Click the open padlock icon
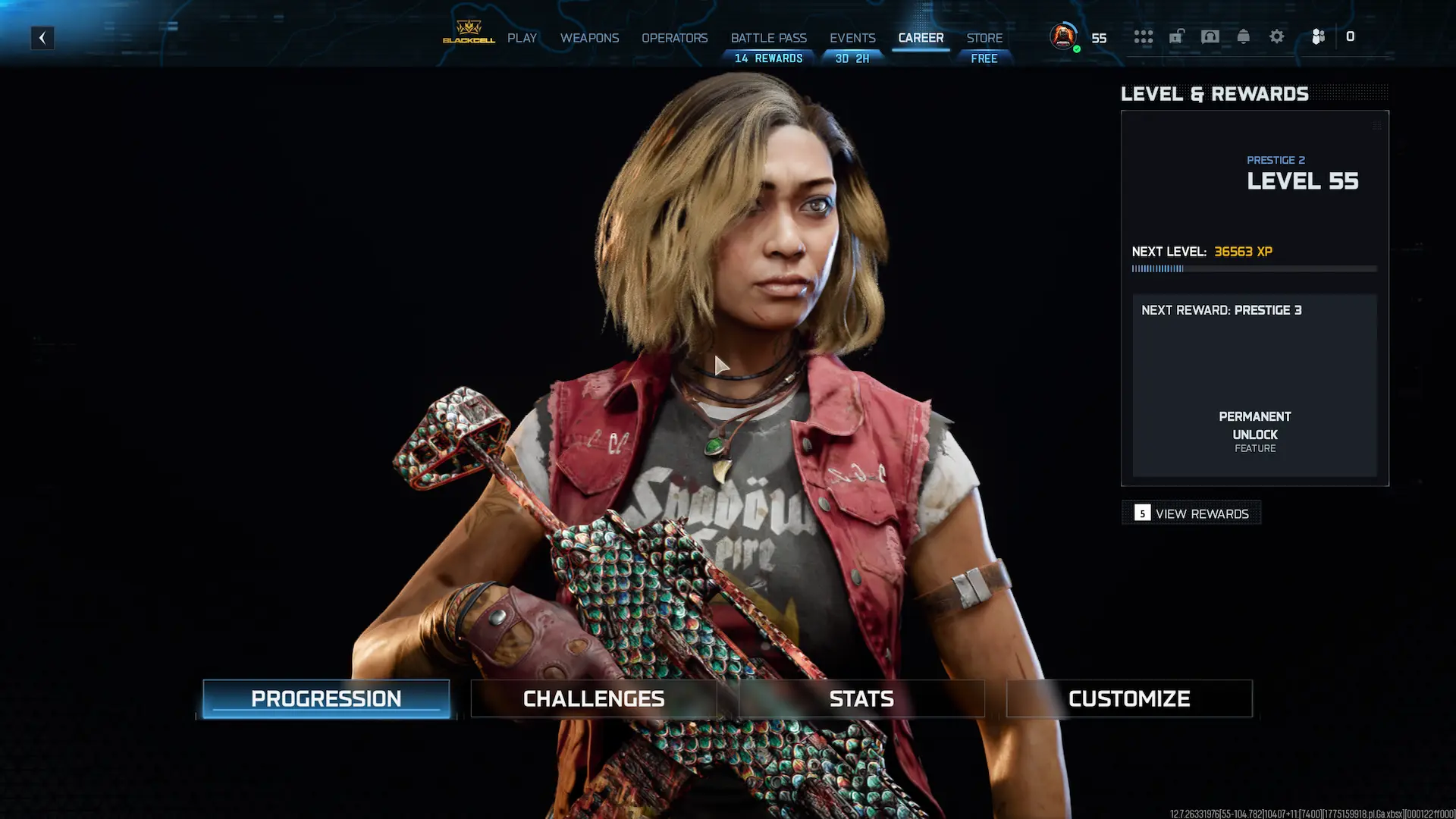This screenshot has height=819, width=1456. click(x=1177, y=36)
